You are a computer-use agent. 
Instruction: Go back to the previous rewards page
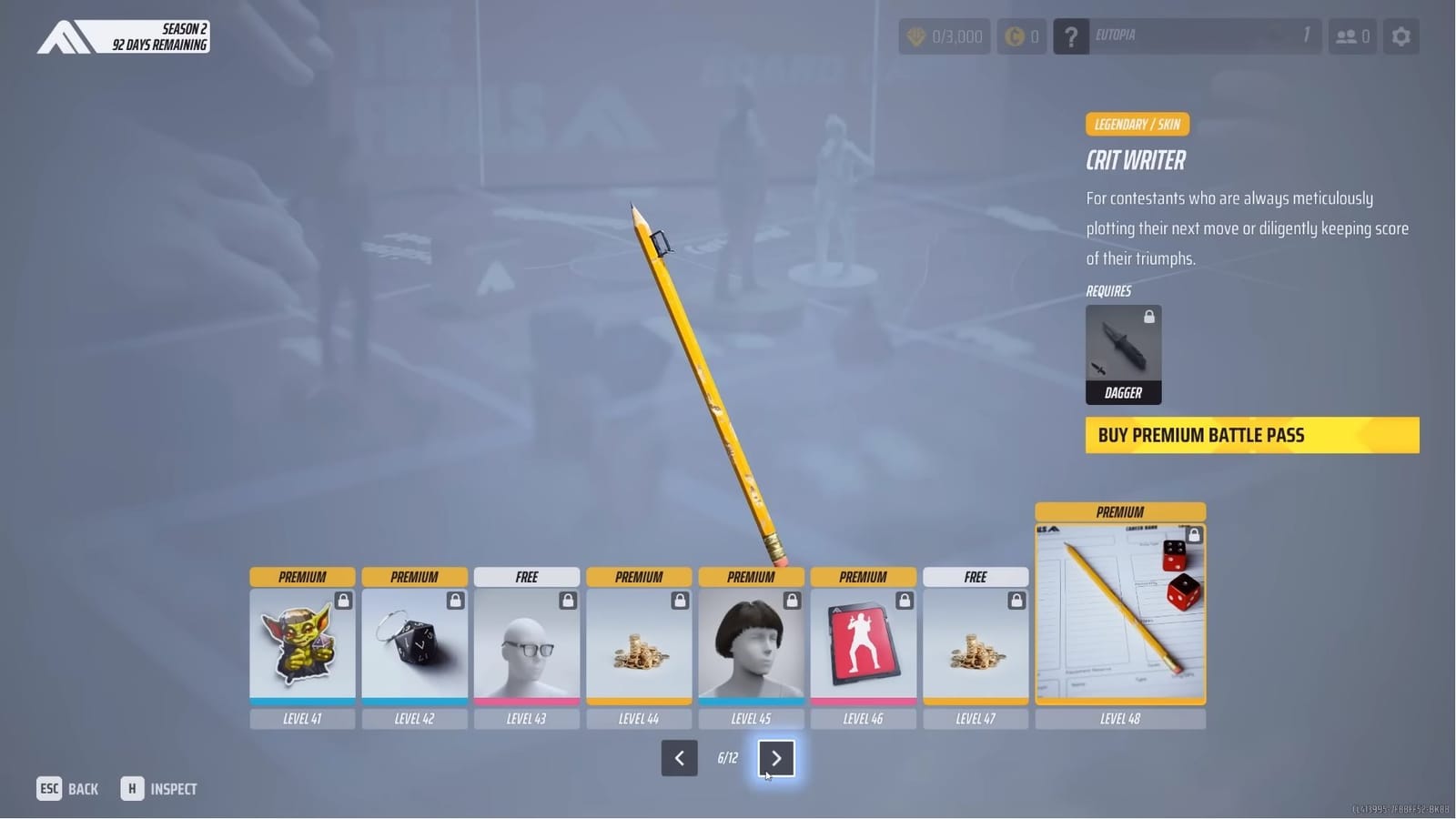pos(679,758)
